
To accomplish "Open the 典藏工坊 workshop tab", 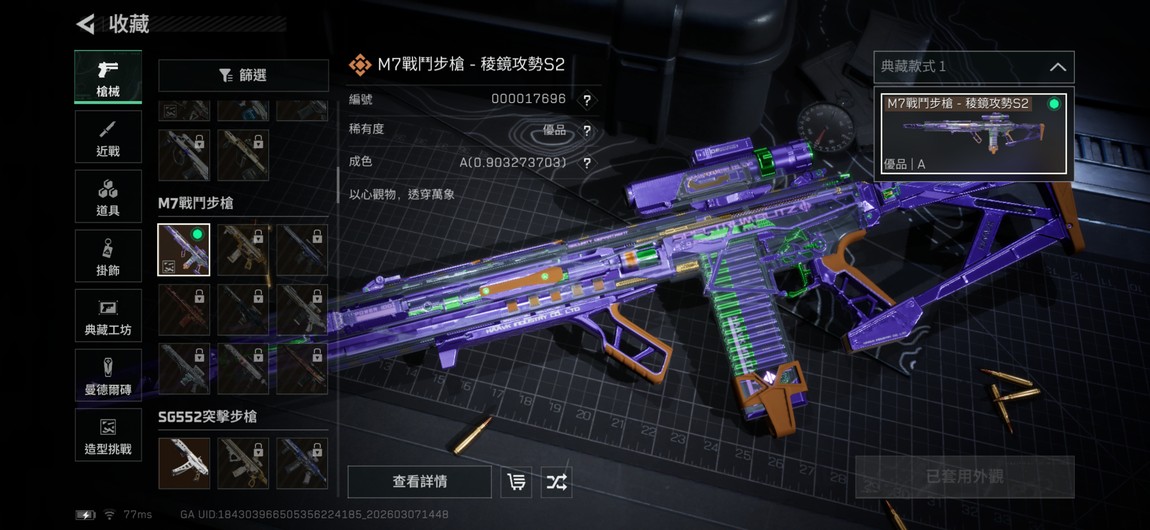I will coord(108,316).
